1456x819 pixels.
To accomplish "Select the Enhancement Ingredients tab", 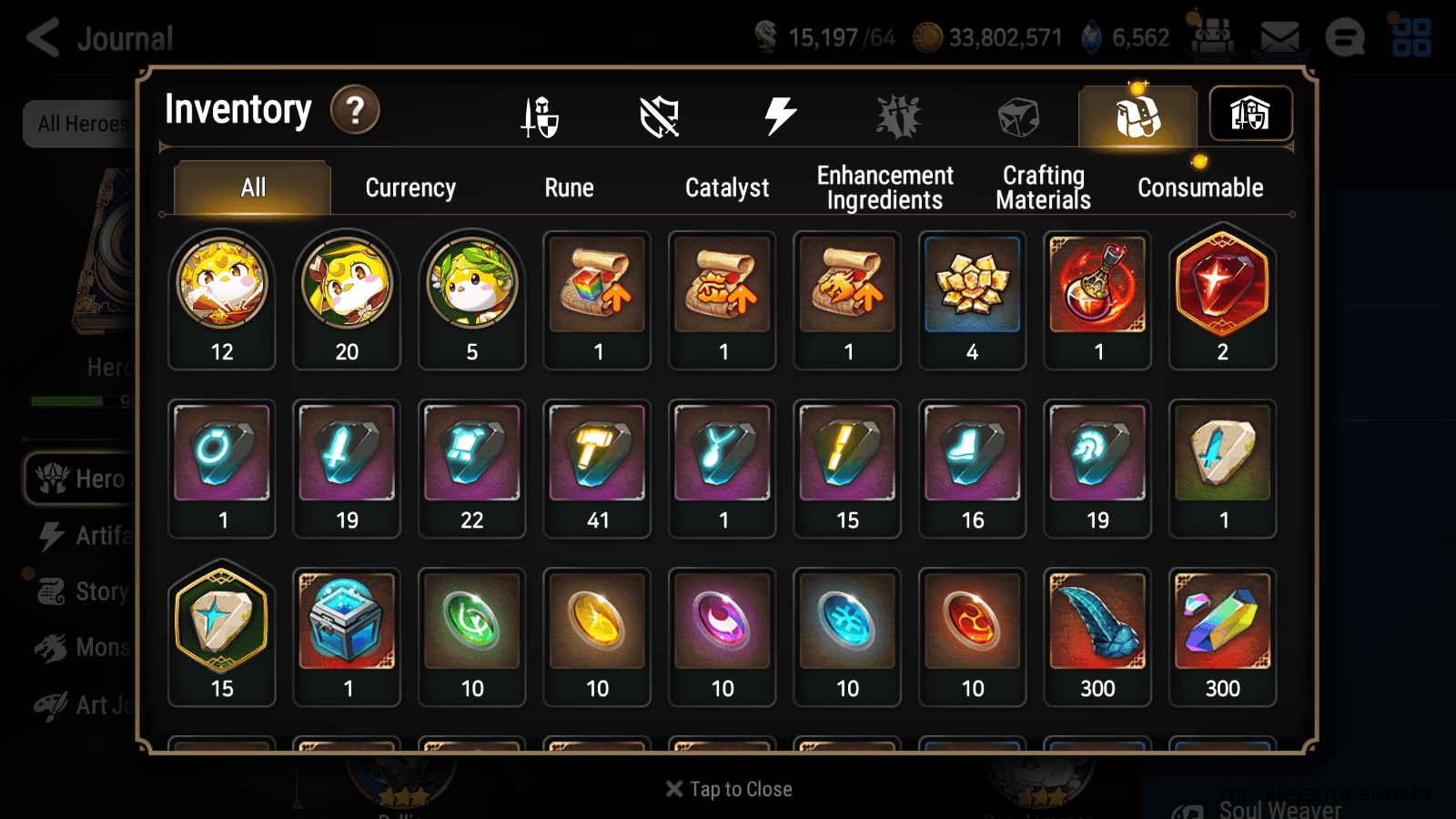I will coord(885,187).
